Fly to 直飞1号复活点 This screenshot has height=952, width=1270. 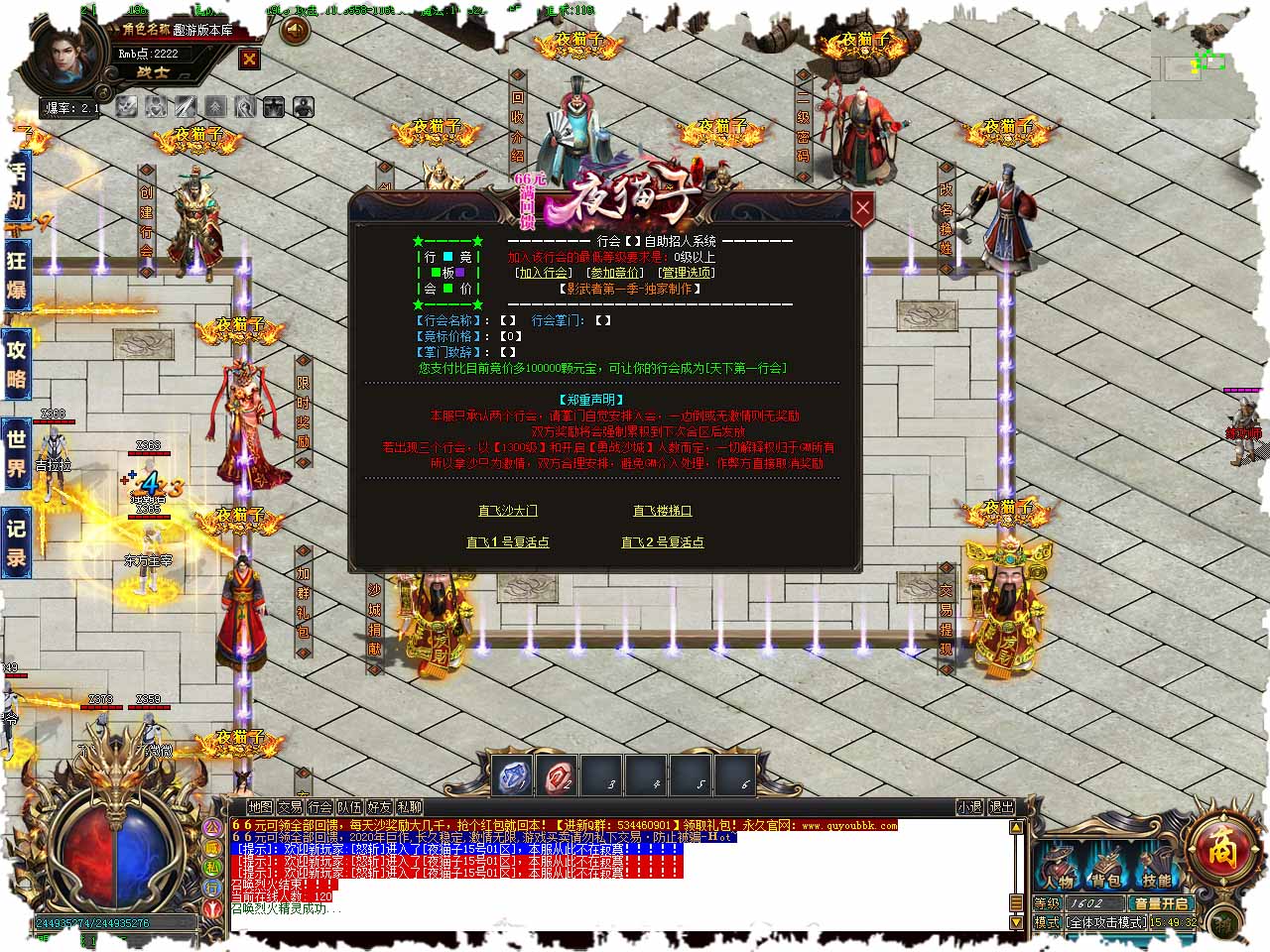pyautogui.click(x=508, y=542)
